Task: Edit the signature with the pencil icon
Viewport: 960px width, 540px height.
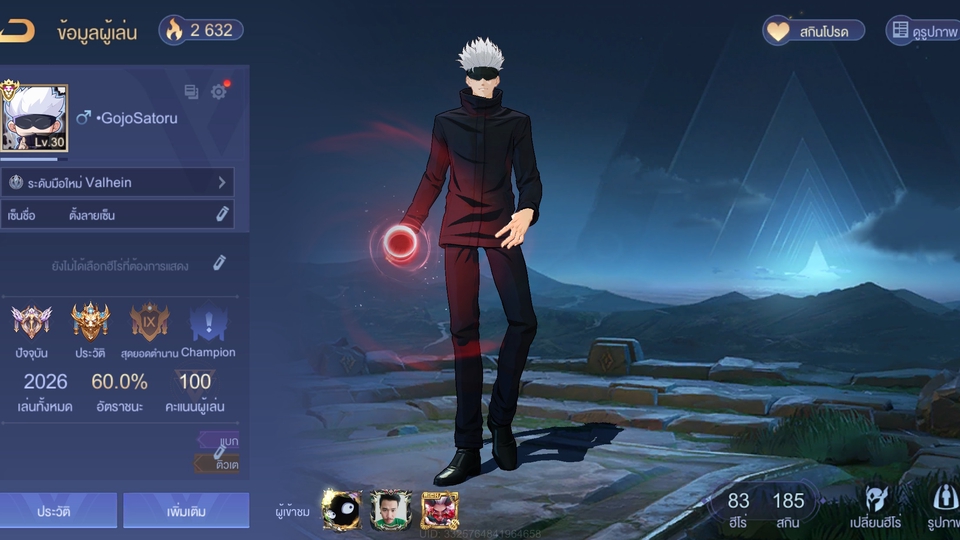Action: (222, 214)
